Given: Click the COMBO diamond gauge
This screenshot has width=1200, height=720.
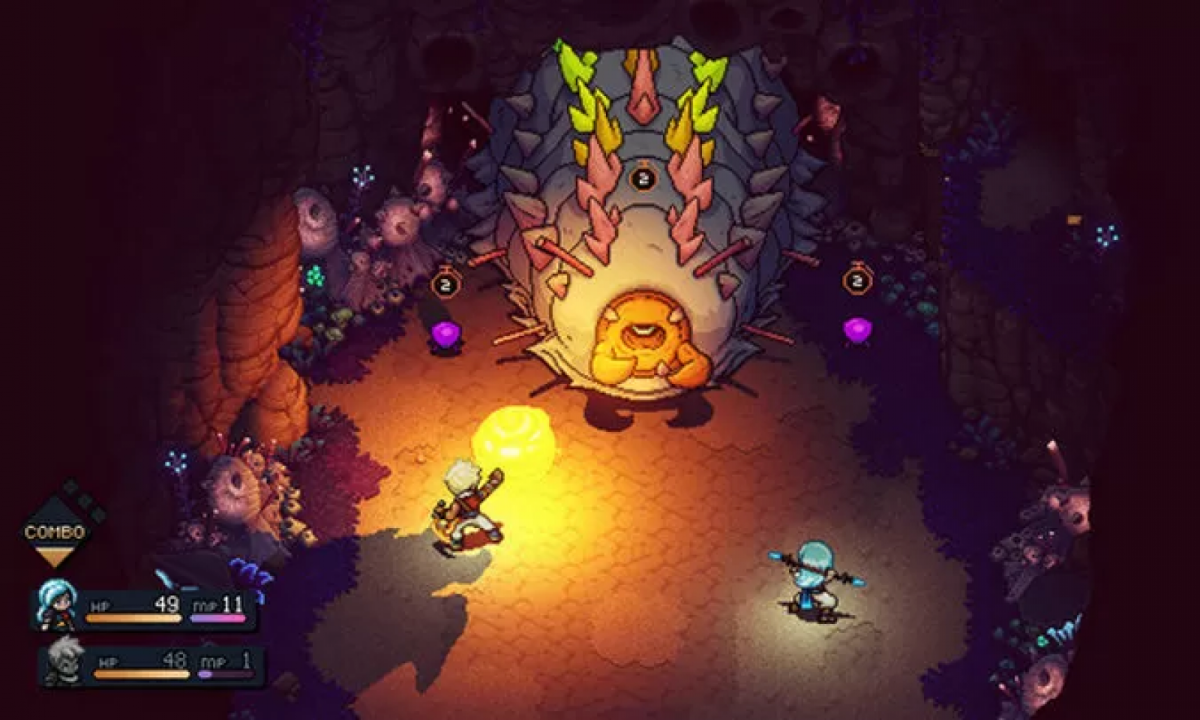Looking at the screenshot, I should (55, 530).
